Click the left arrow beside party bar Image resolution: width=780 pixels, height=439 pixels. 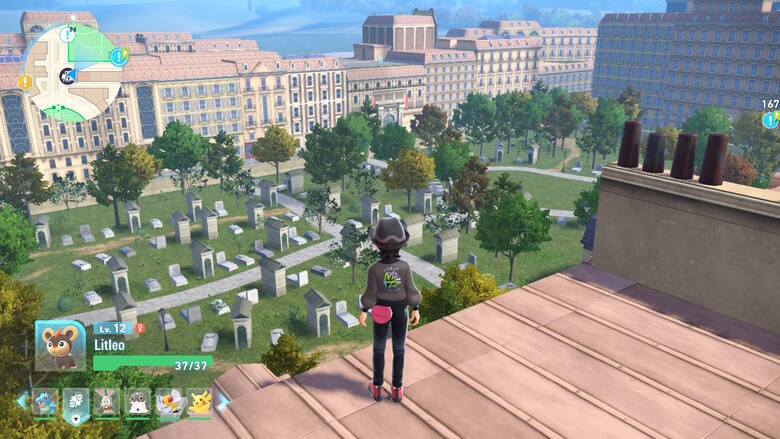pos(21,401)
